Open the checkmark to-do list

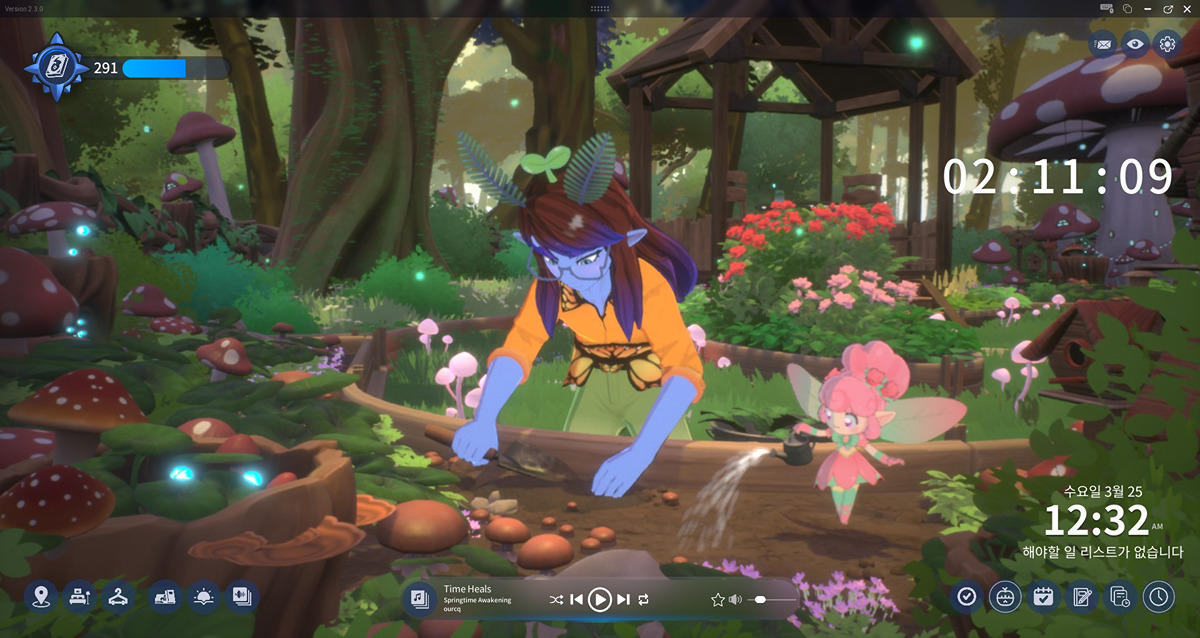(x=966, y=597)
